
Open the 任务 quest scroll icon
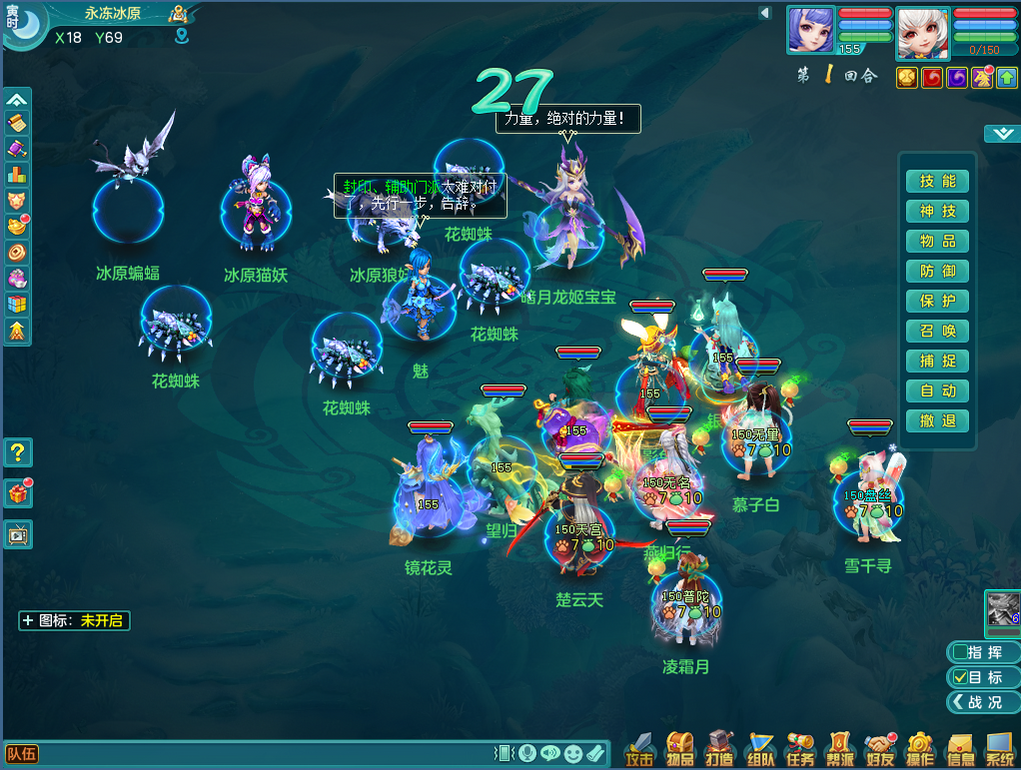(800, 748)
